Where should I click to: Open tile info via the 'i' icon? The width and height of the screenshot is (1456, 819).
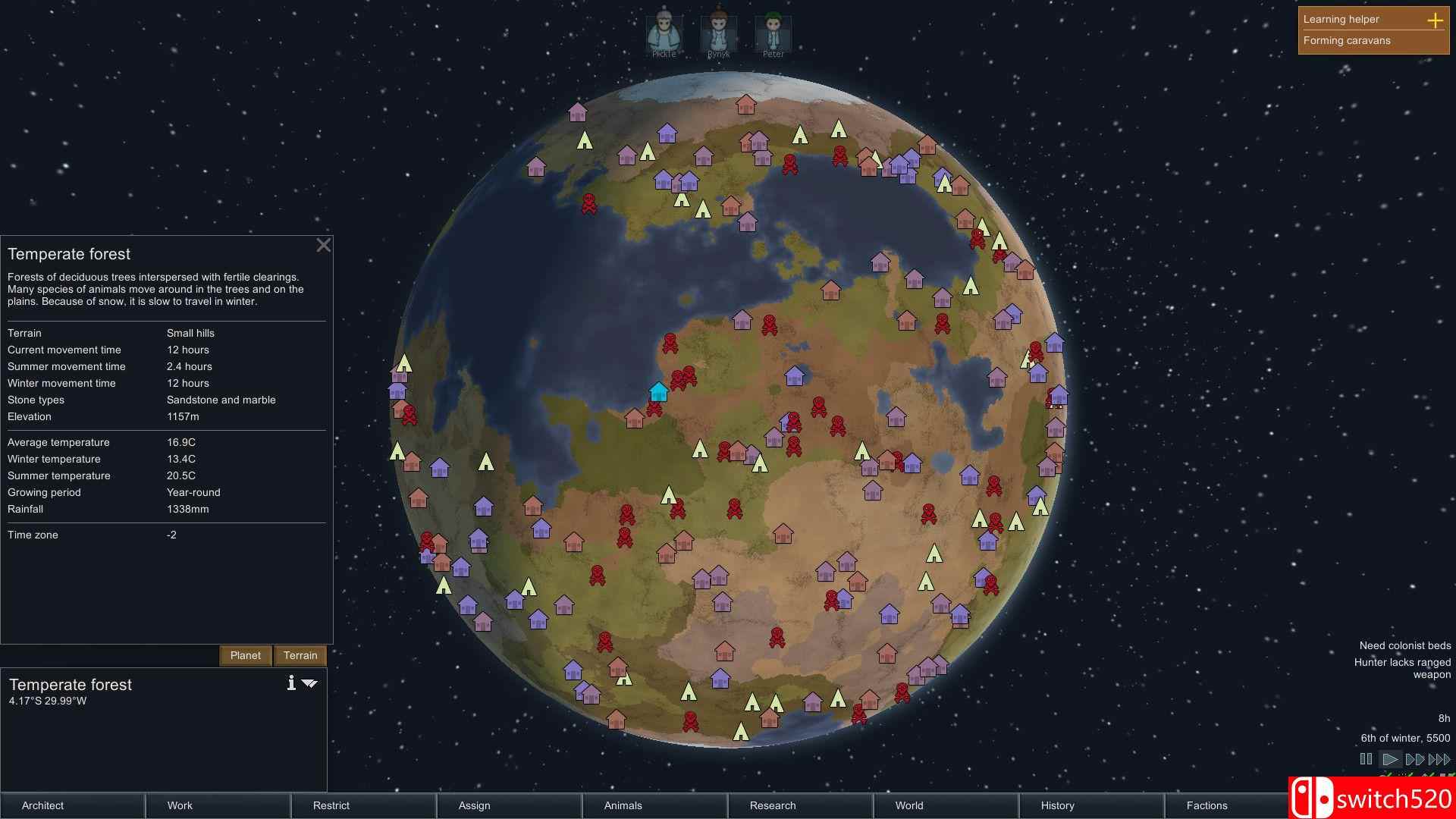pos(290,682)
